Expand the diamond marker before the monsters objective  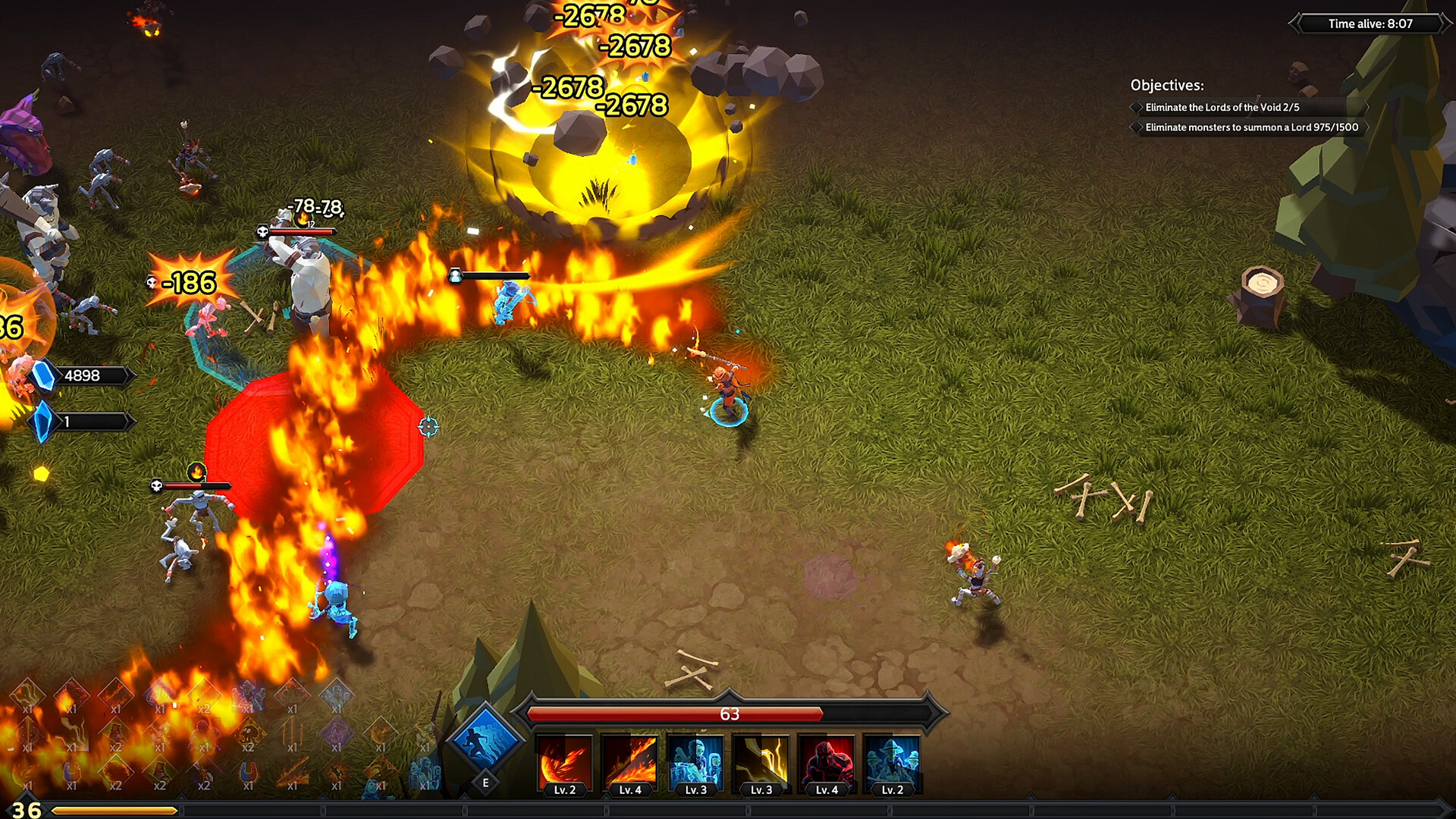(1135, 129)
